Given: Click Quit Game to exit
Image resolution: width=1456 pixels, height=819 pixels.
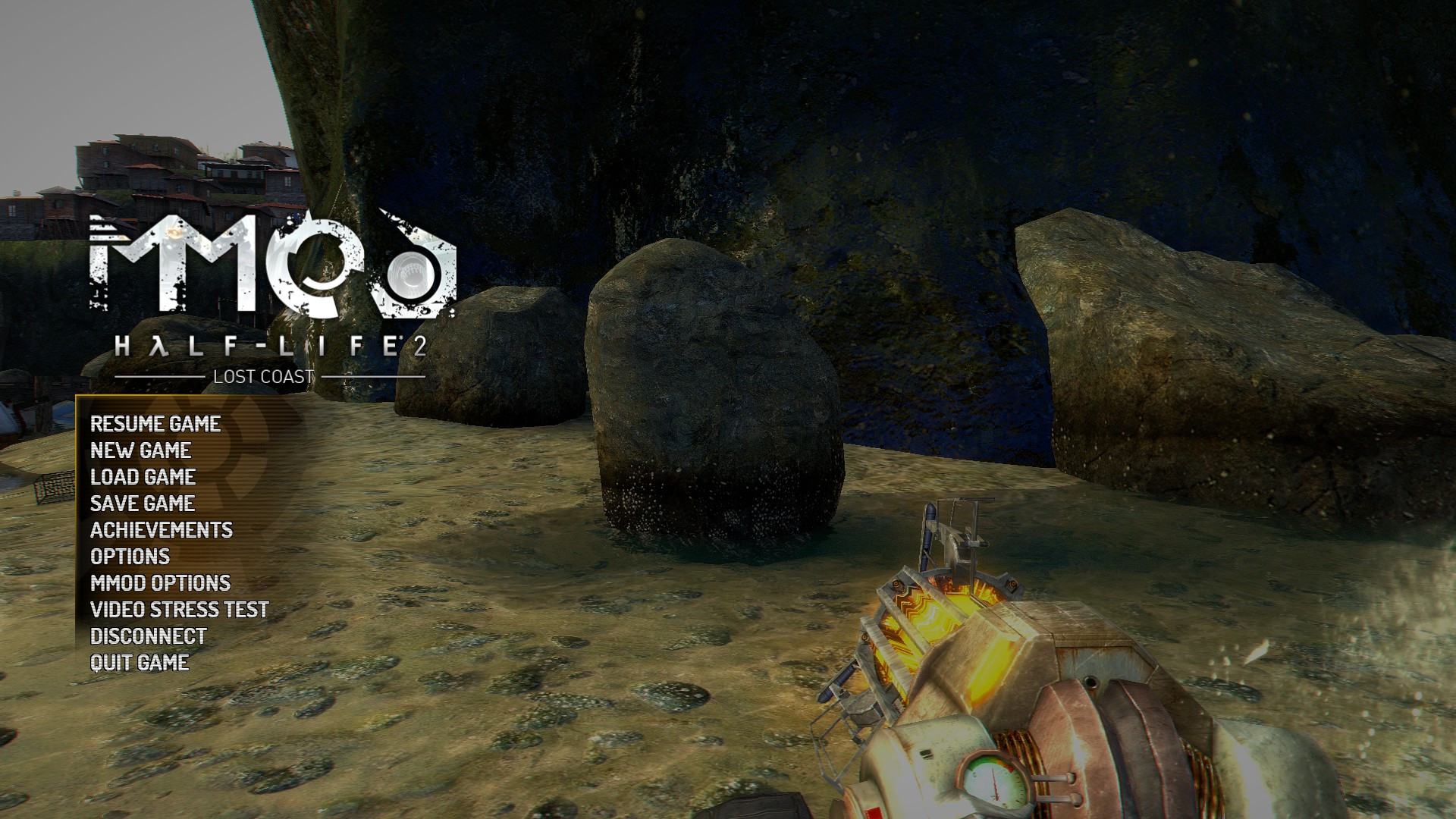Looking at the screenshot, I should point(140,663).
